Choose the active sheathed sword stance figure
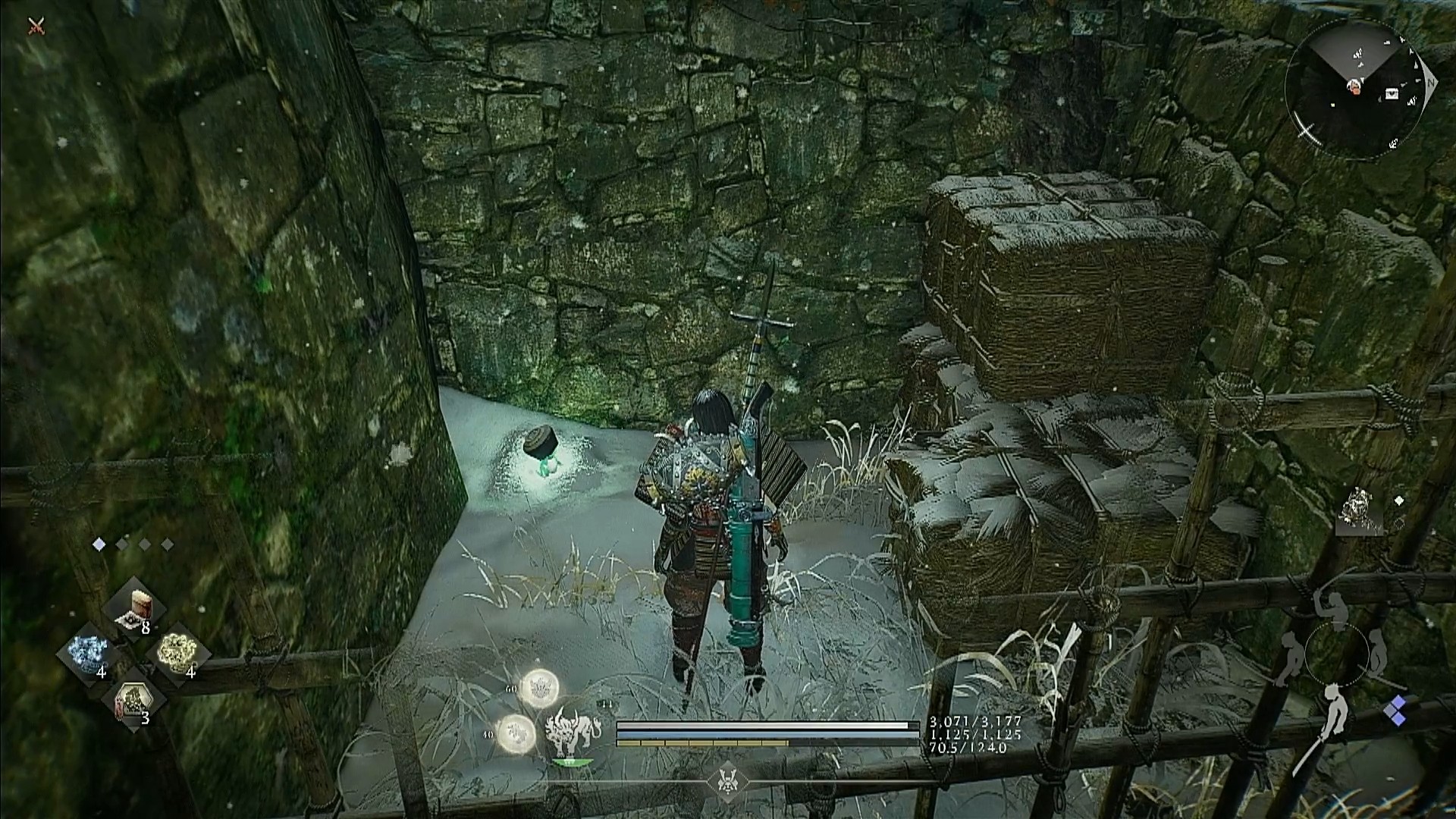 coord(1332,713)
